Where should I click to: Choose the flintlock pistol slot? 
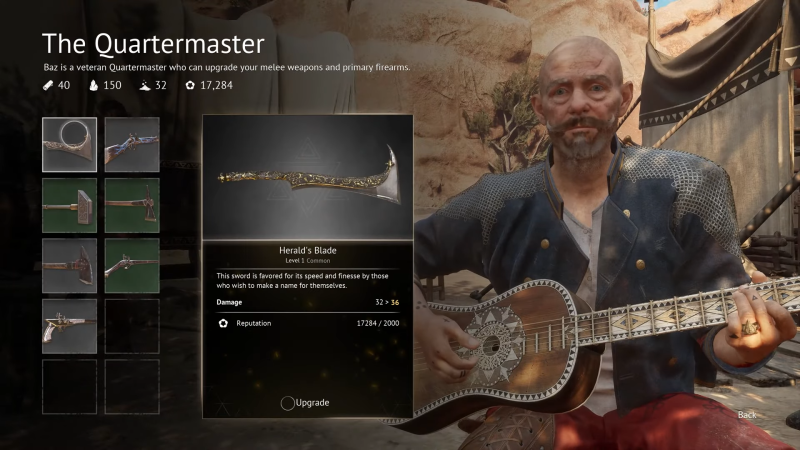[x=70, y=326]
